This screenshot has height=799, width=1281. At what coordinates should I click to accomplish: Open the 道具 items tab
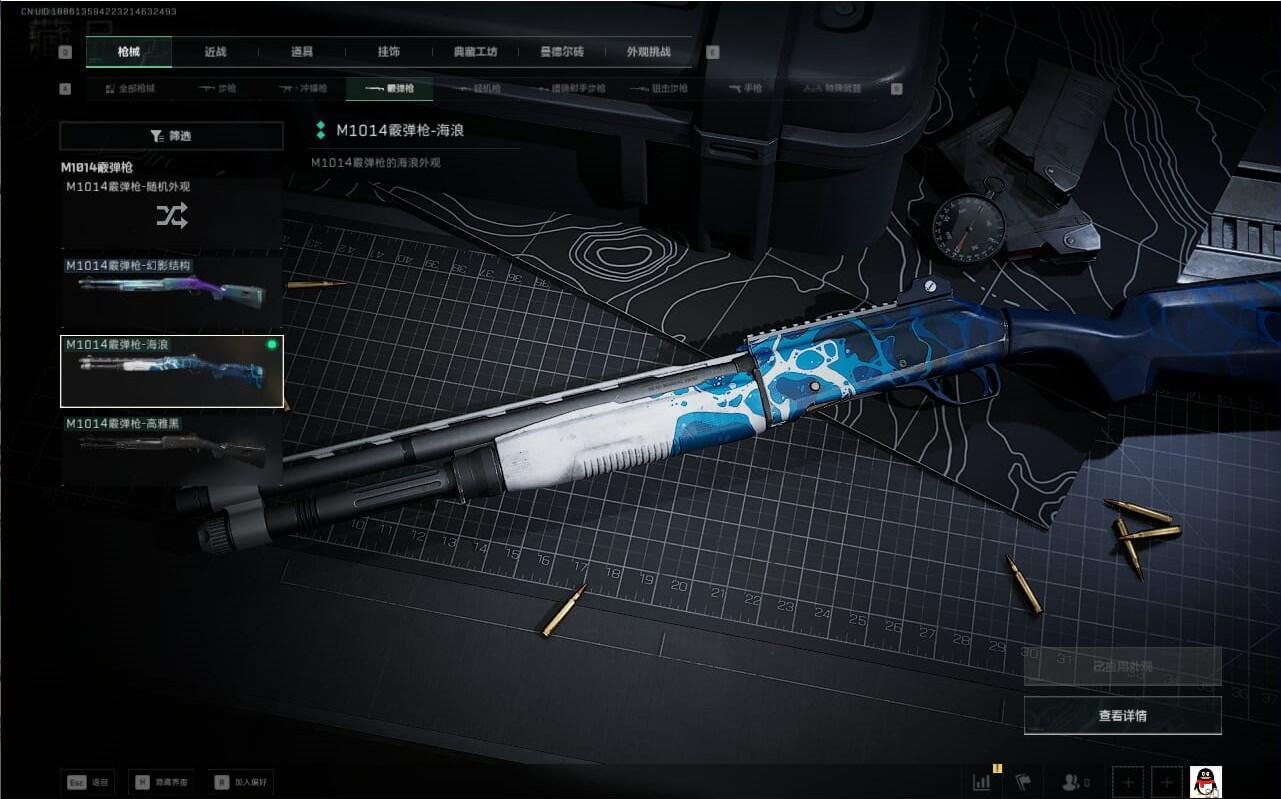301,52
